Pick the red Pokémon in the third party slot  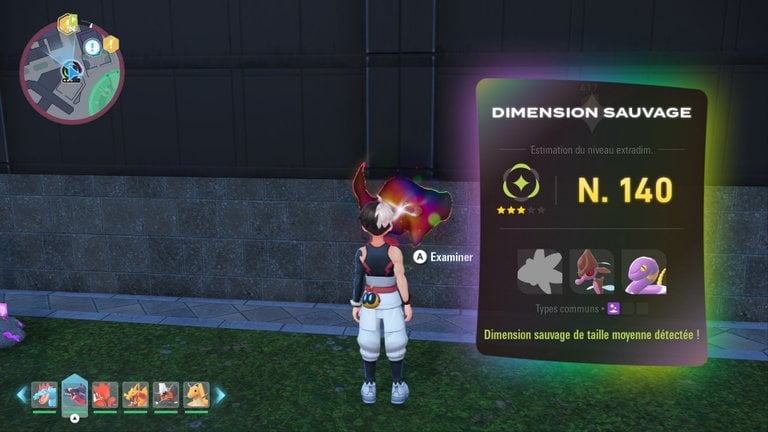[105, 395]
